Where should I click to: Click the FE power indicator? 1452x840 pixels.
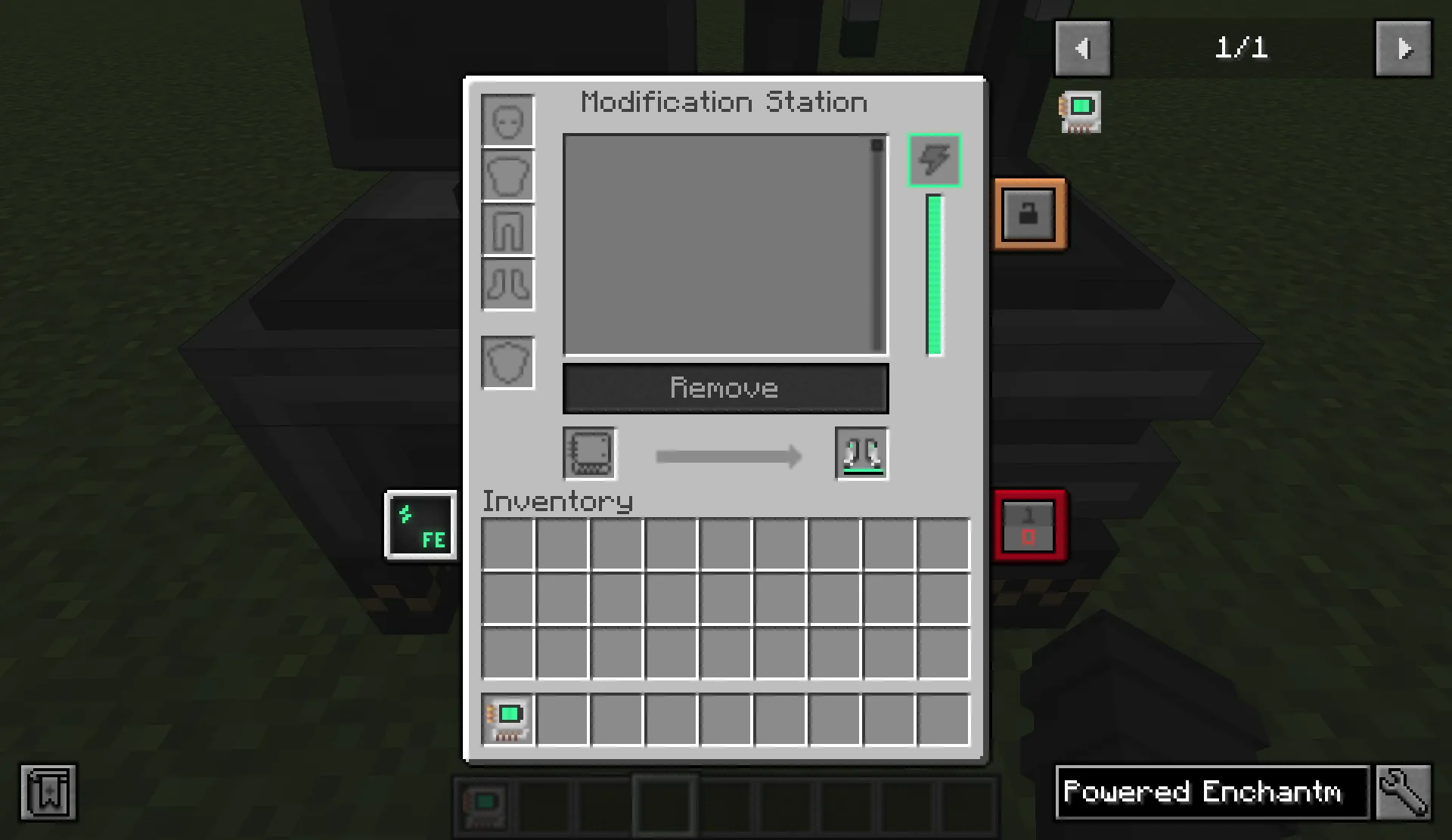421,525
